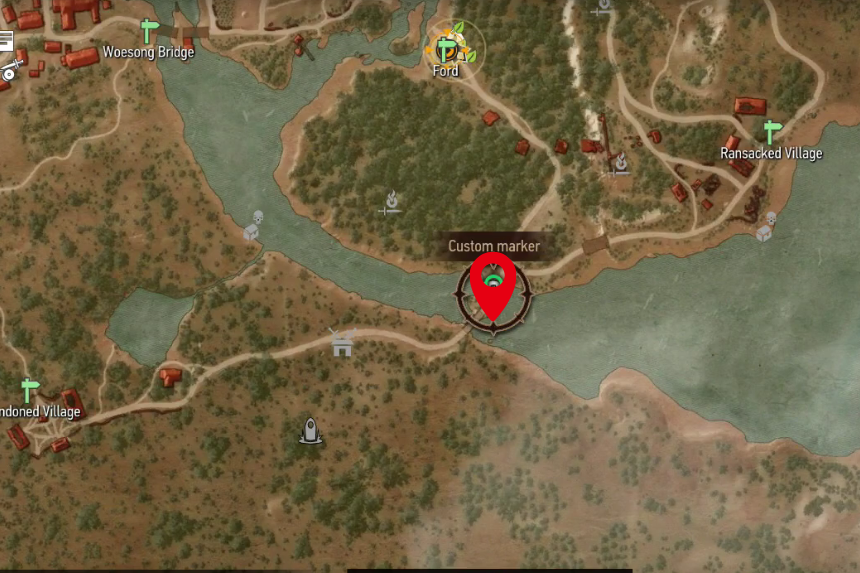Click the Ford fast travel signpost

pos(446,48)
